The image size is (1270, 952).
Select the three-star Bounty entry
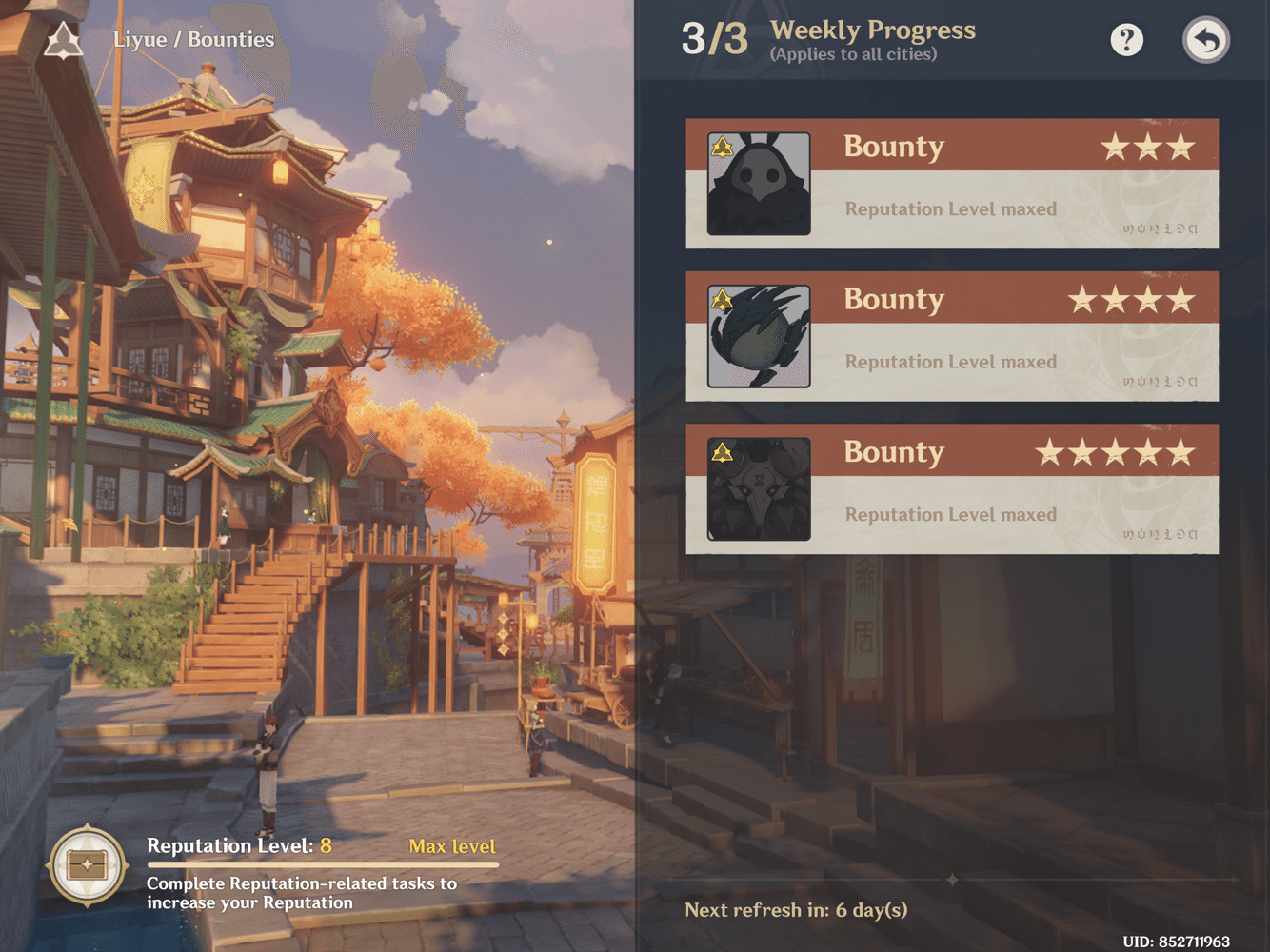point(952,184)
